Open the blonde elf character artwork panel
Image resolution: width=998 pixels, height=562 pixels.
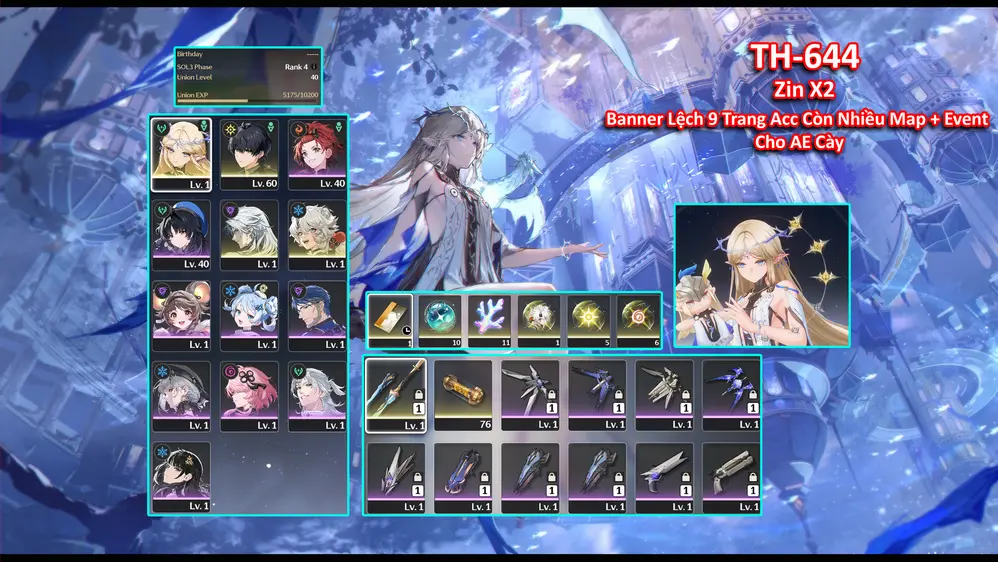761,276
